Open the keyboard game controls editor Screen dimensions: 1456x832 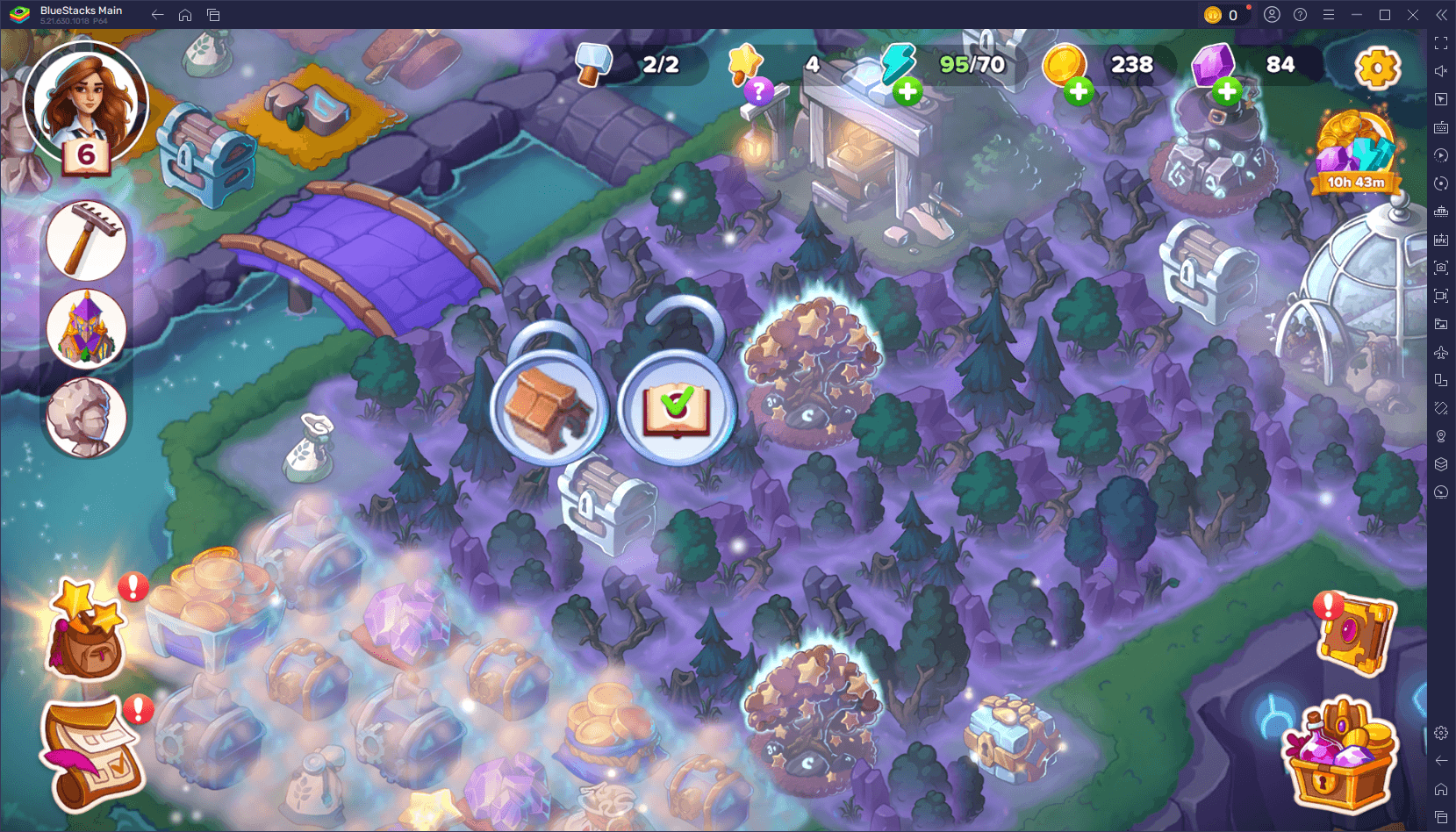(1440, 127)
